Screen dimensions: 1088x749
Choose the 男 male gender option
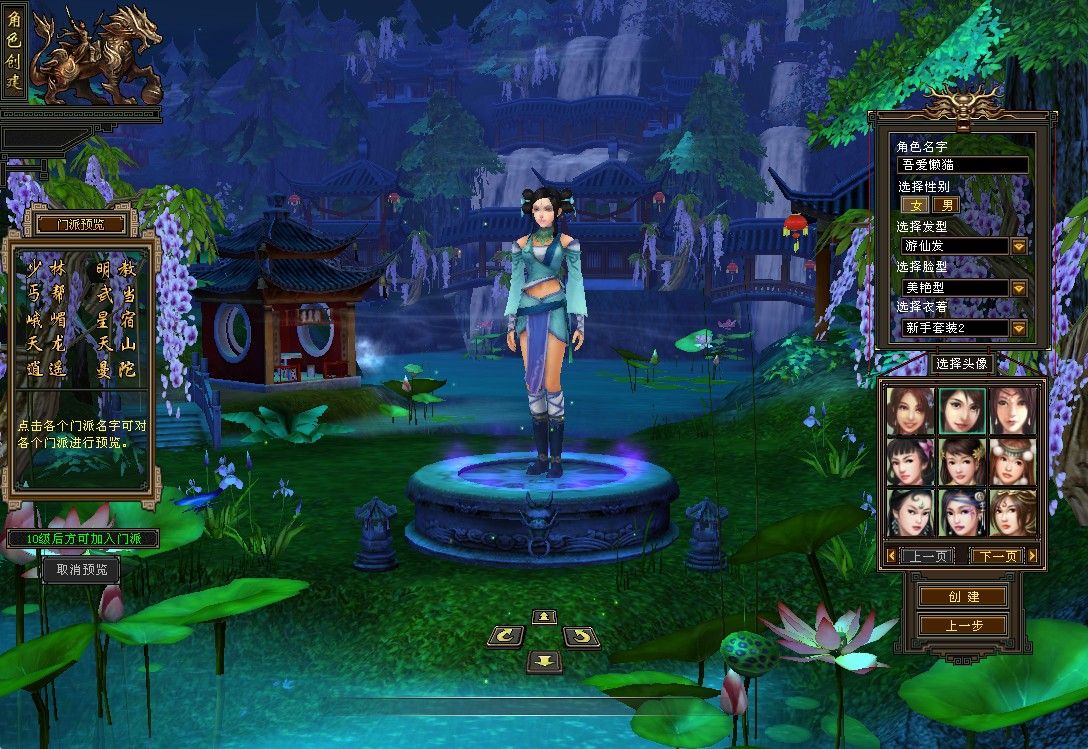(x=945, y=204)
